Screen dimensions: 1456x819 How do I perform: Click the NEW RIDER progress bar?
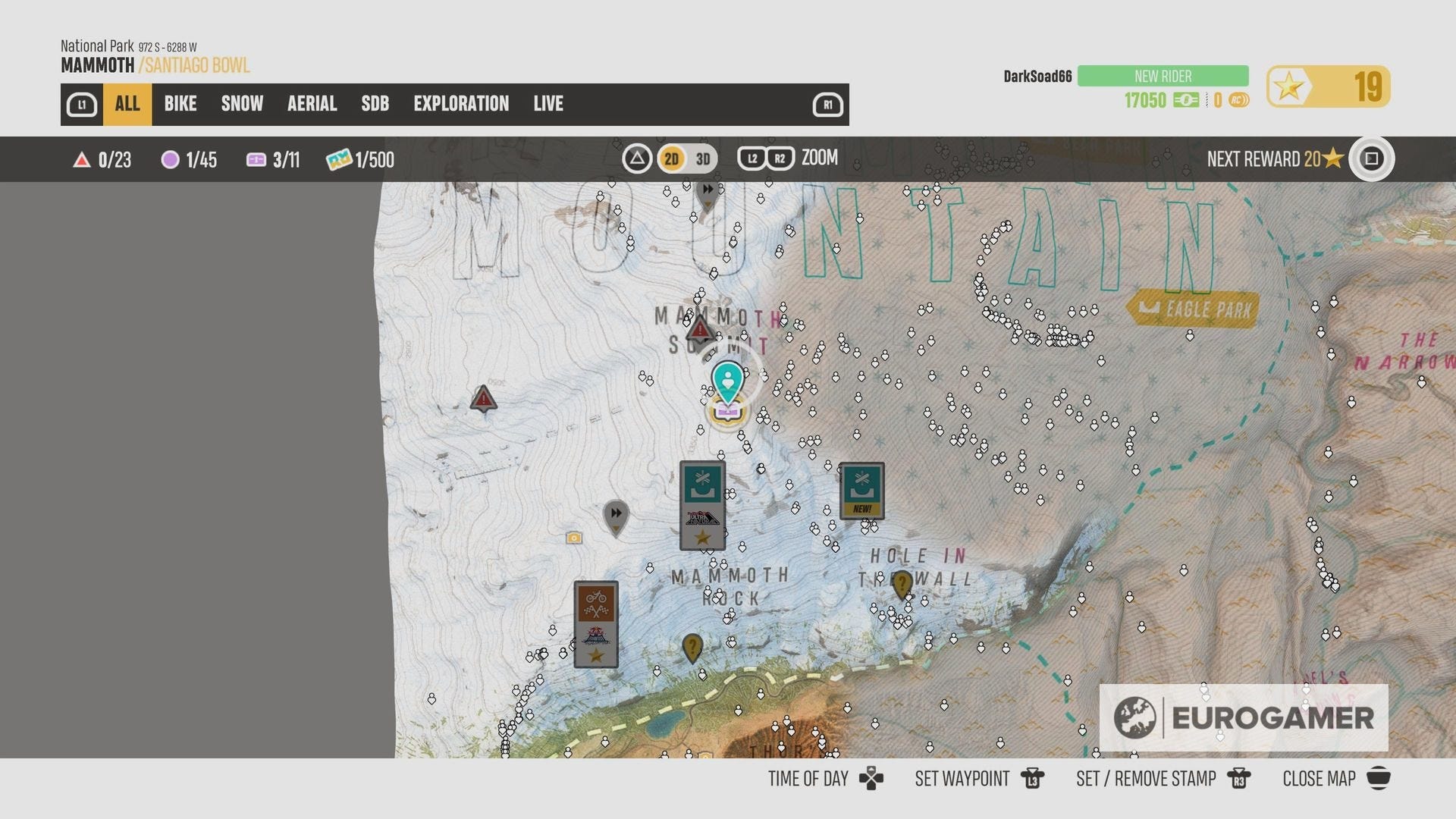coord(1162,76)
